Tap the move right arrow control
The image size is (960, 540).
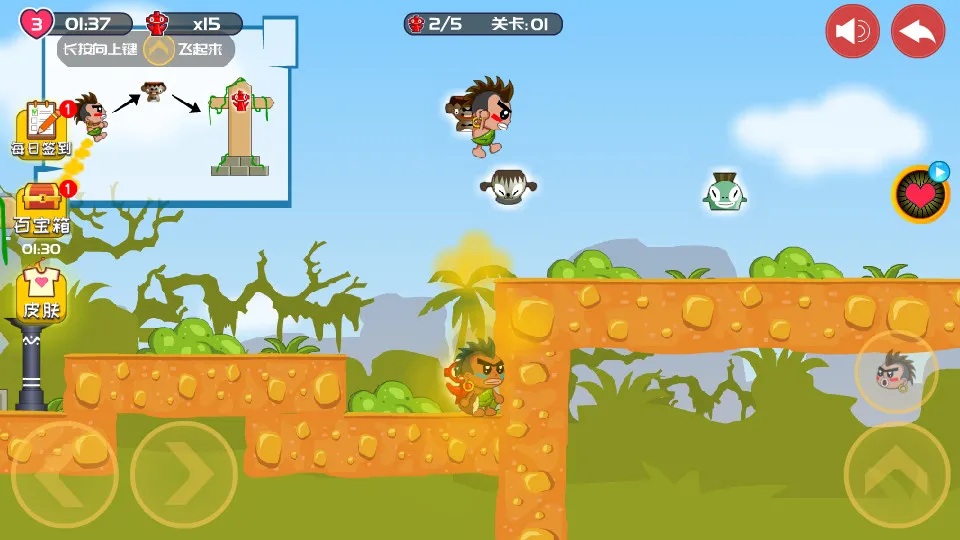tap(184, 475)
